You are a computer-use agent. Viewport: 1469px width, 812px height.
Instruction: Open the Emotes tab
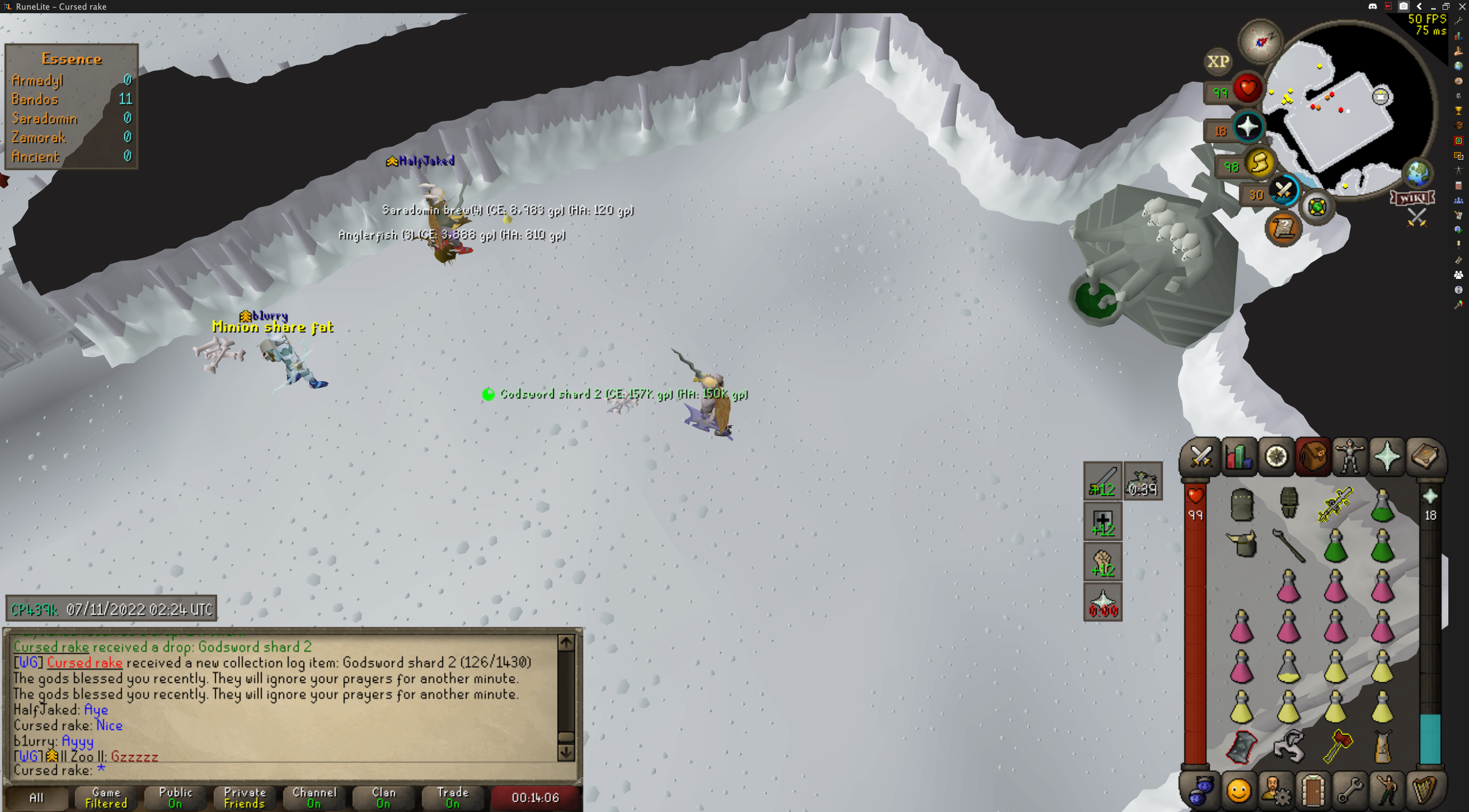pos(1238,790)
